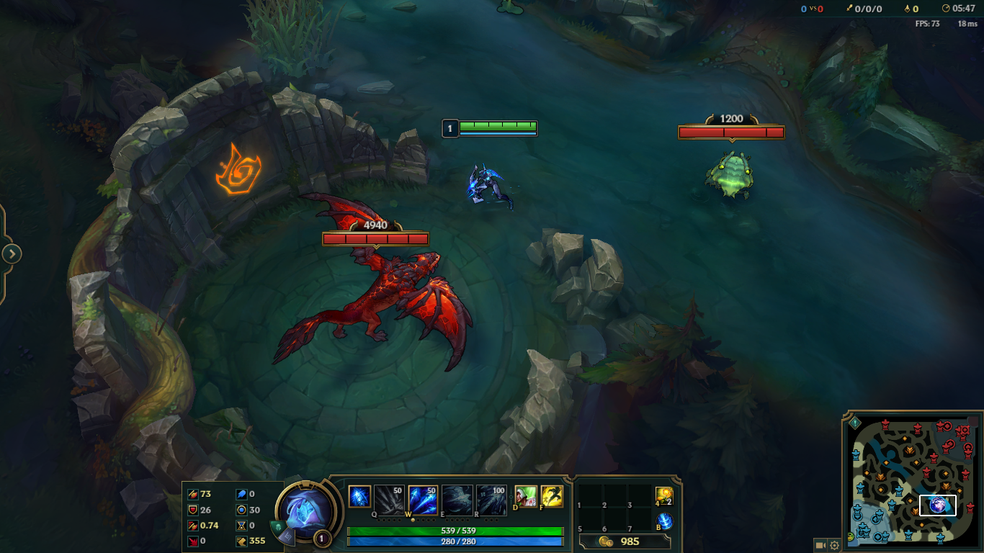
Task: Activate the Q ability icon
Action: point(388,497)
